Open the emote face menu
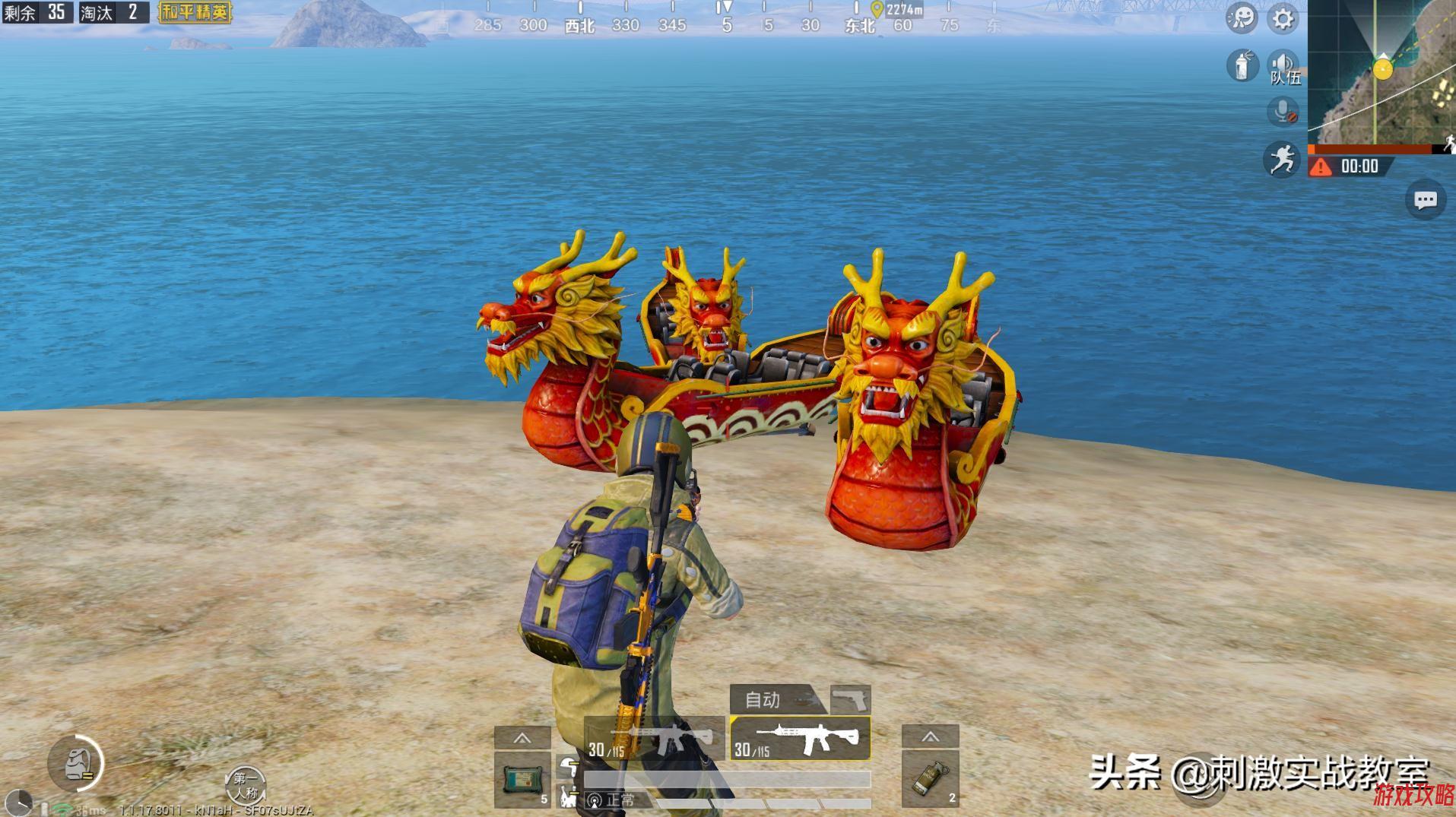 coord(1242,18)
